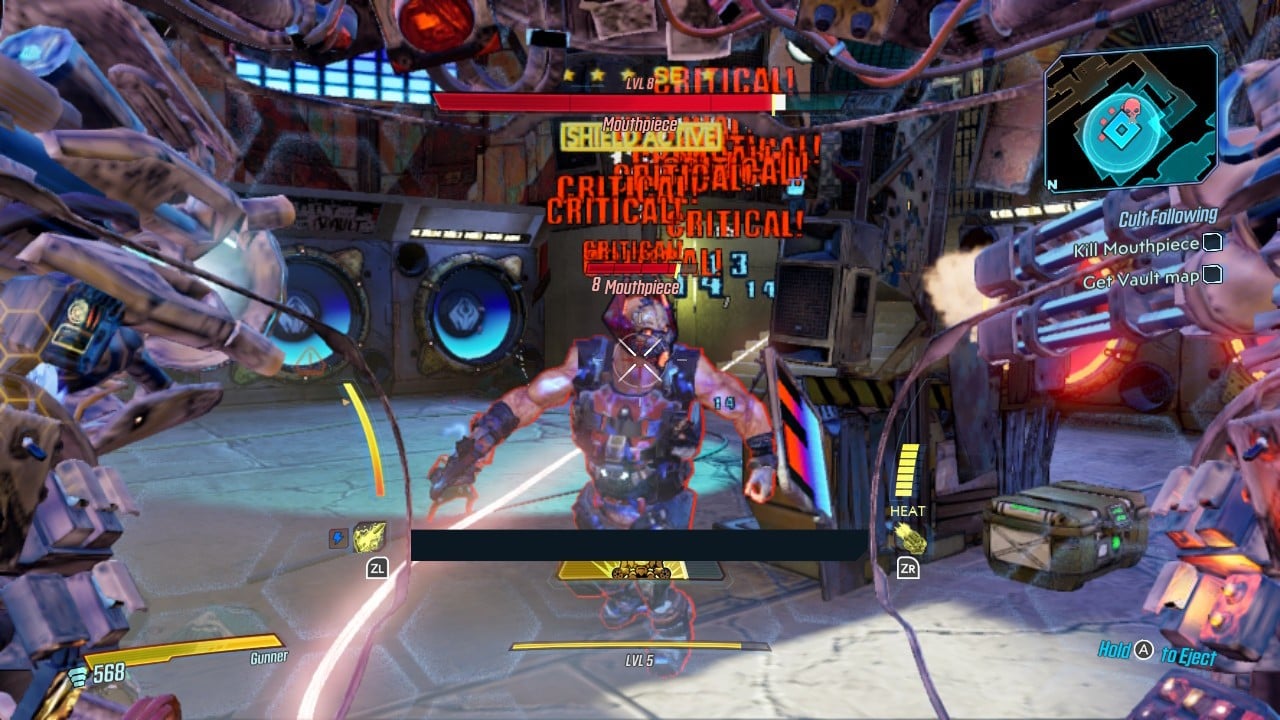The image size is (1280, 720).
Task: Check the Kill Mouthpiece objective box
Action: (1212, 243)
